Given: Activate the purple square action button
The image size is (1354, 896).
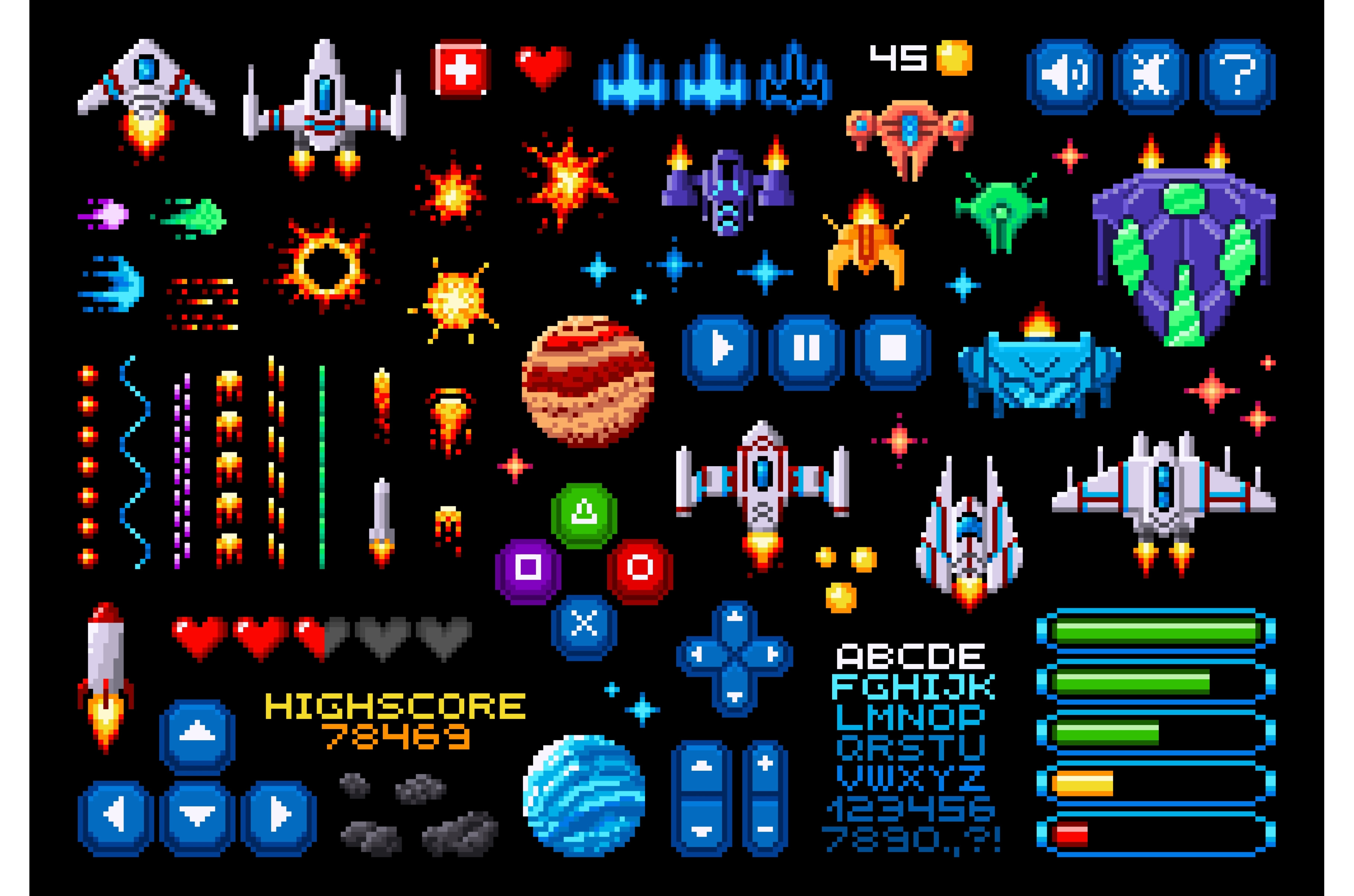Looking at the screenshot, I should 528,568.
